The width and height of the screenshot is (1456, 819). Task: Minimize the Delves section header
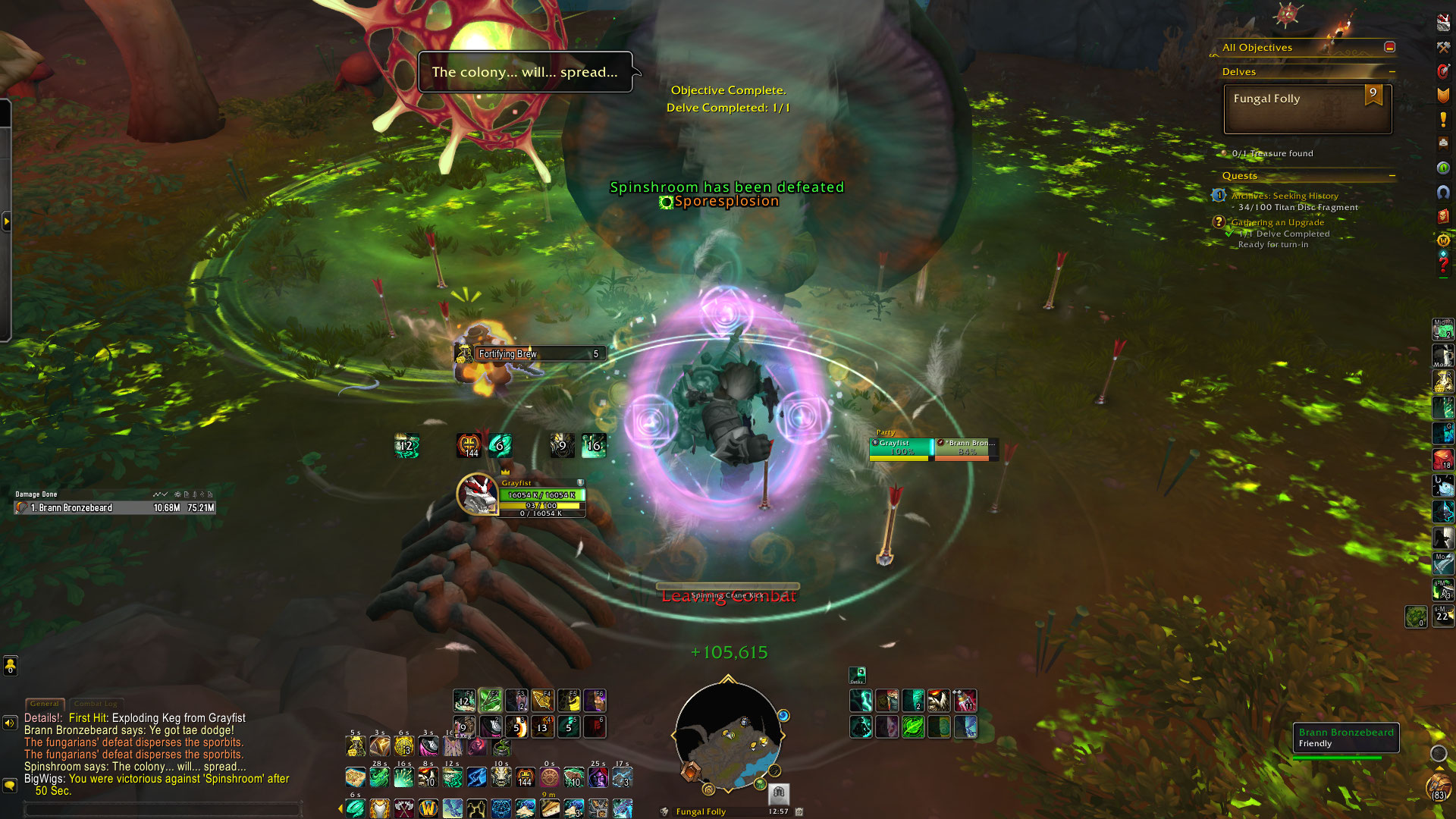(x=1392, y=72)
